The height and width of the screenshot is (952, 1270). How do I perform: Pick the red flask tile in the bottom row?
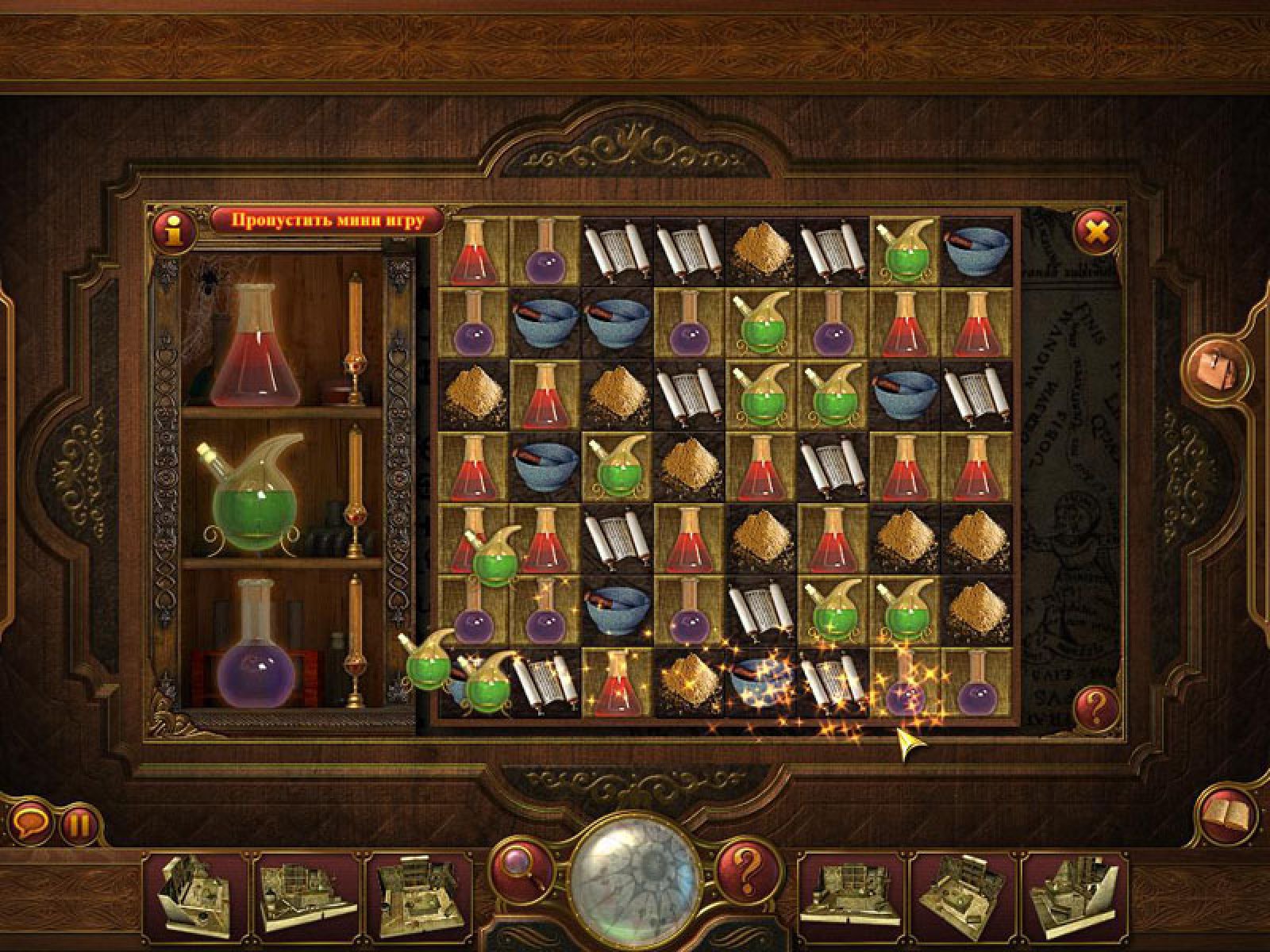(x=617, y=684)
